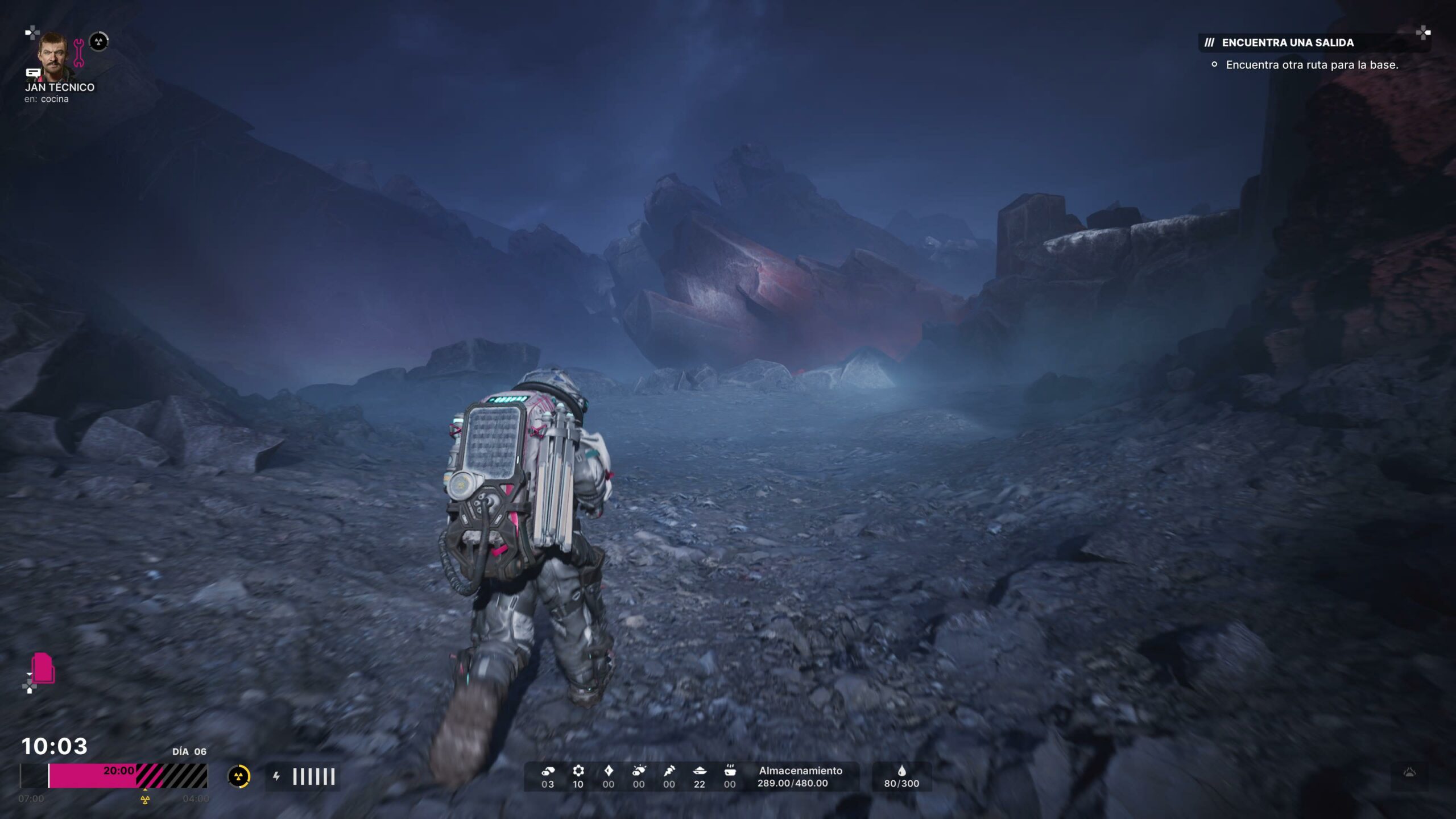Select the pink document icon
This screenshot has width=1456, height=819.
click(43, 668)
